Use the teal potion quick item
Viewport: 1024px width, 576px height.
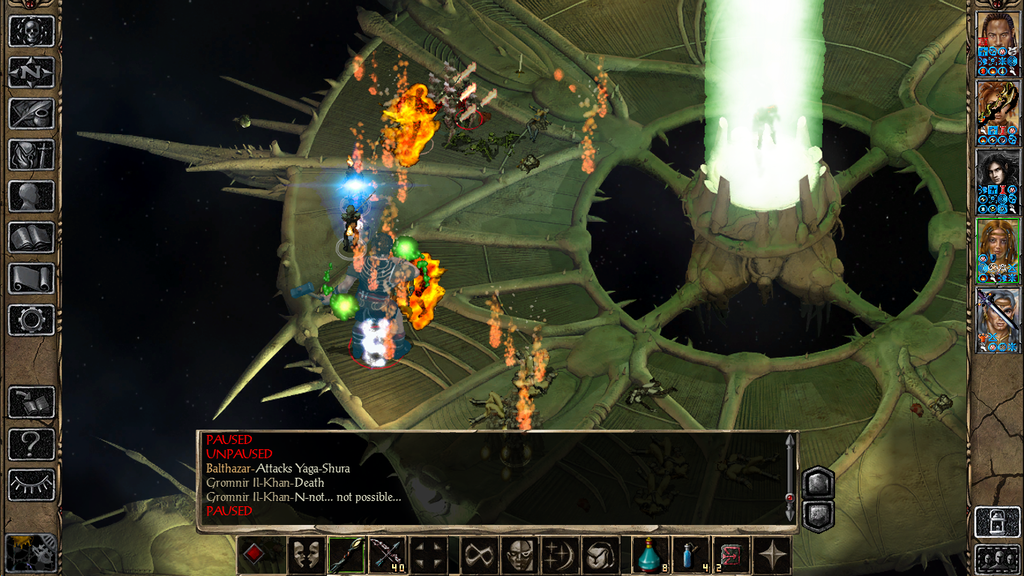(651, 555)
